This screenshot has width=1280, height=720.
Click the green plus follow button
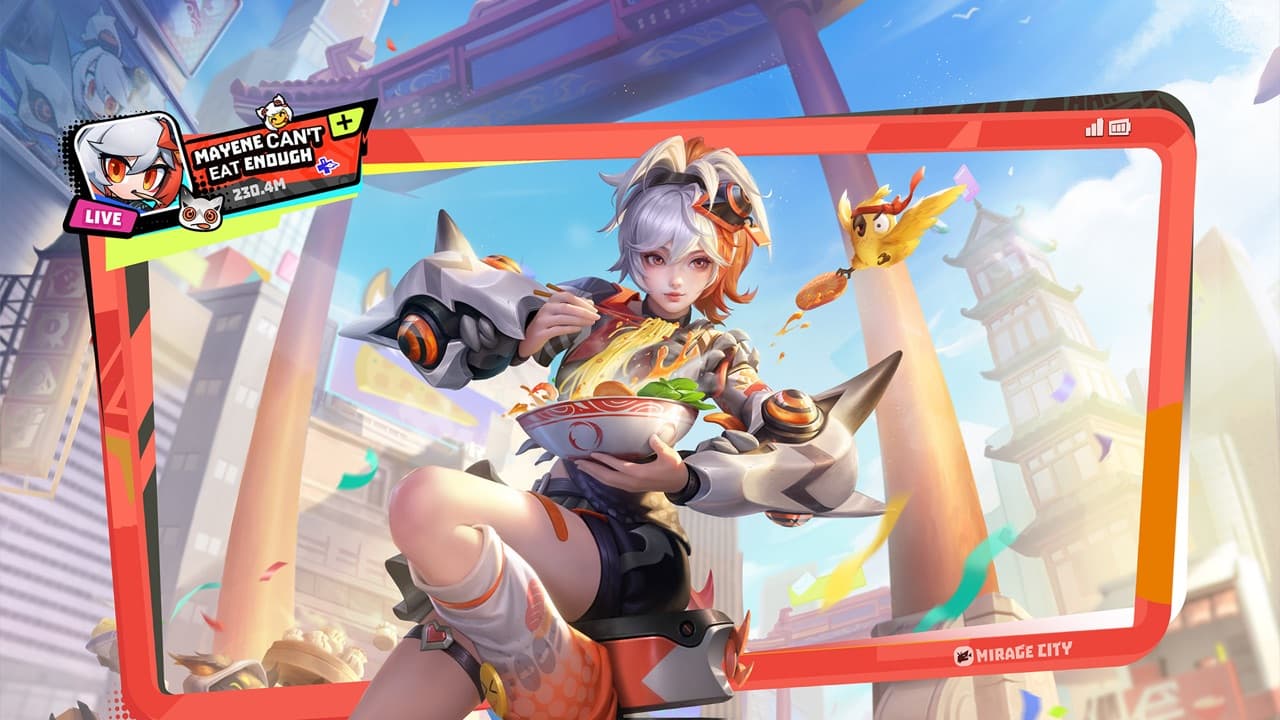(346, 123)
